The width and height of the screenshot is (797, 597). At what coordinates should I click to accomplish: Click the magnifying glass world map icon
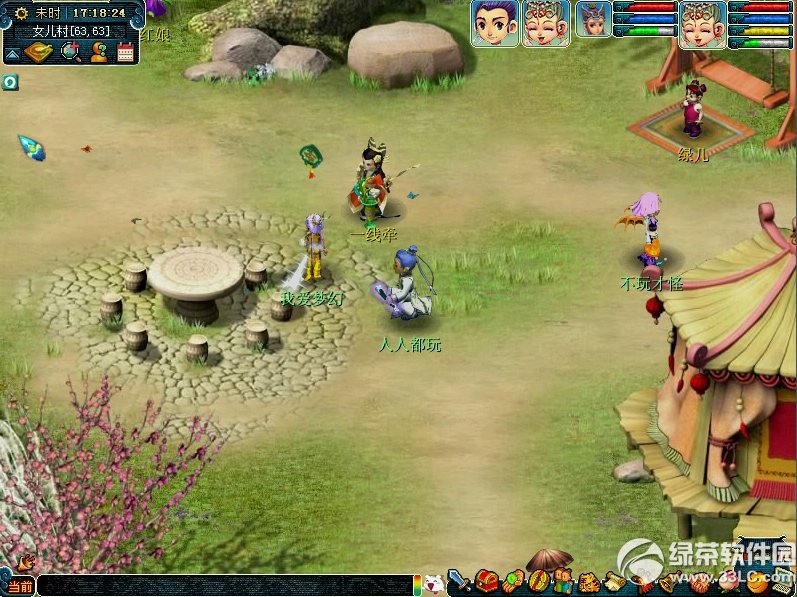[70, 52]
